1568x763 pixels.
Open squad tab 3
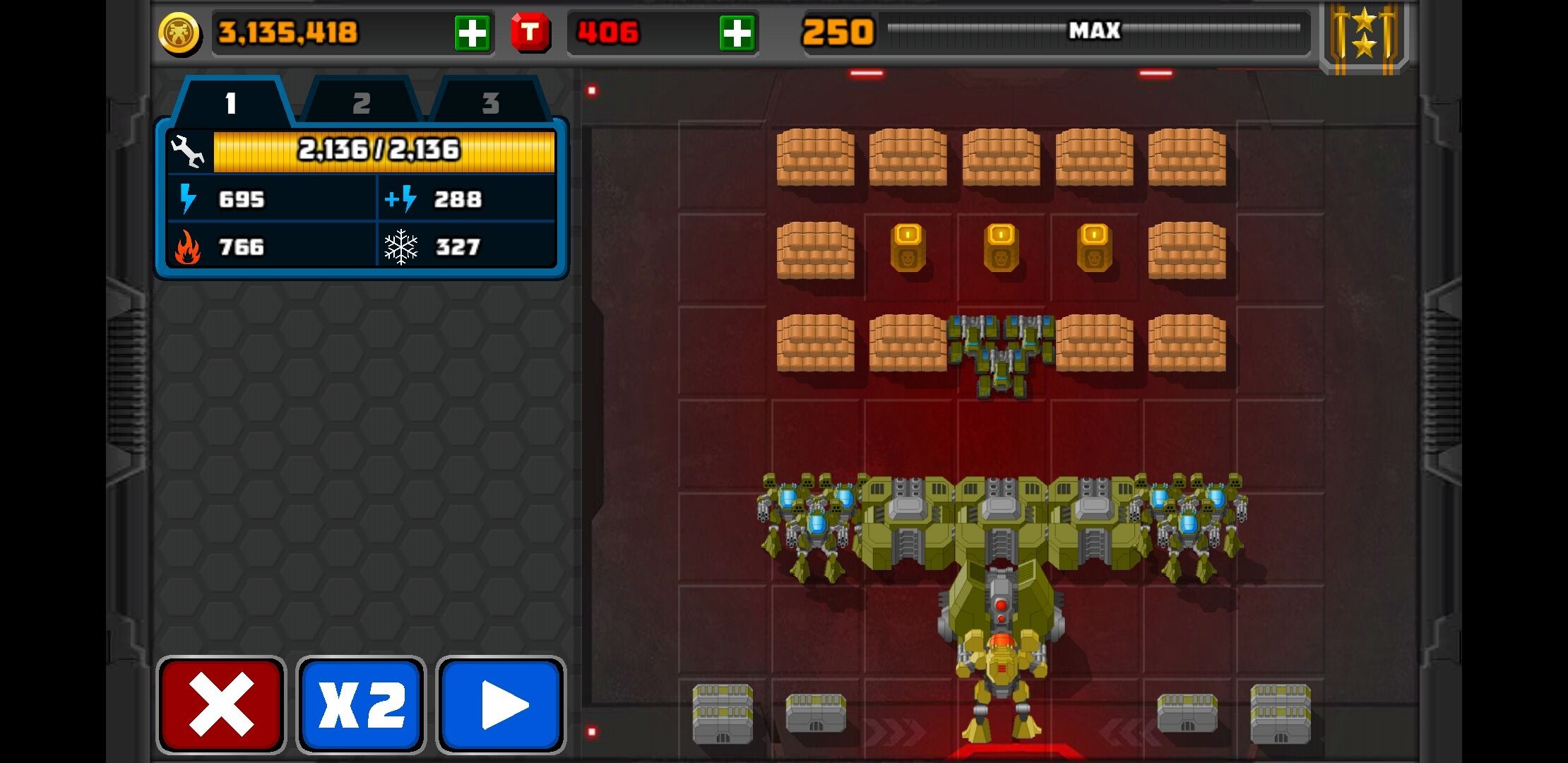(490, 103)
